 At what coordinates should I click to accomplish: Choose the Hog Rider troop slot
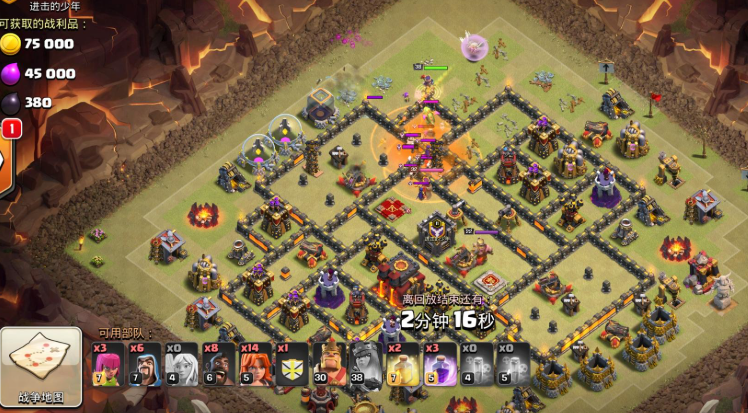tap(218, 364)
